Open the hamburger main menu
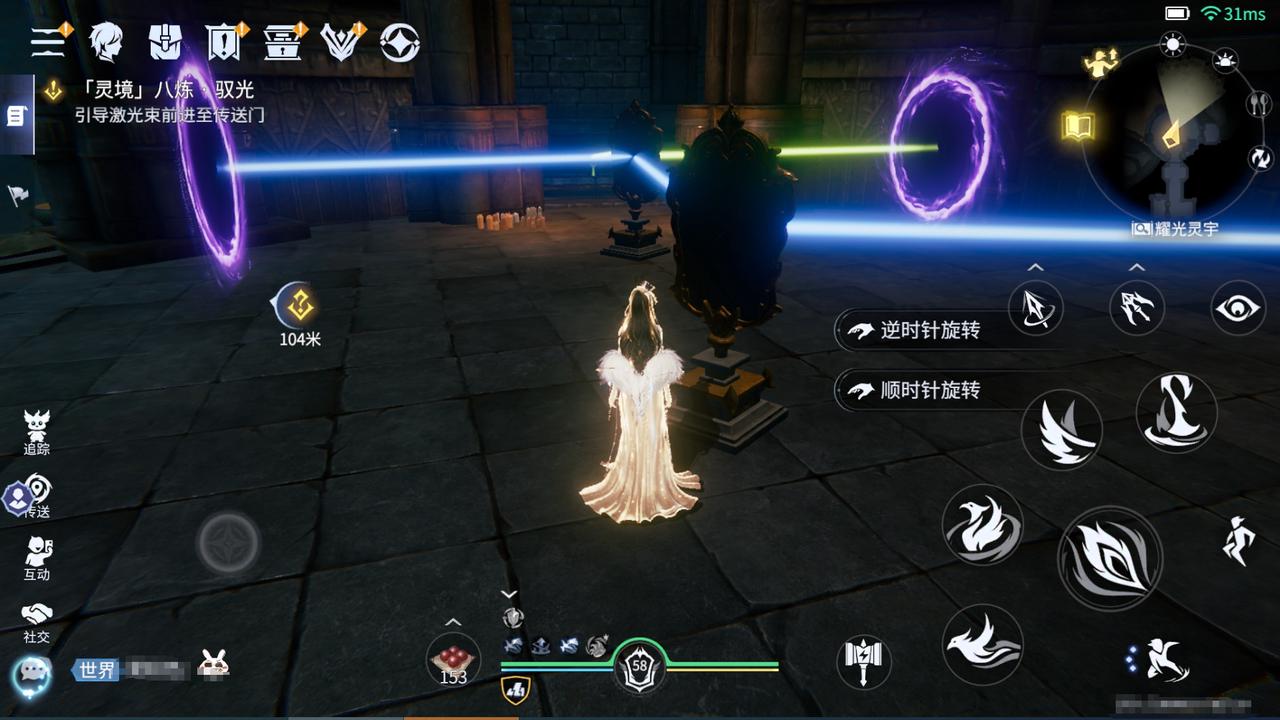Image resolution: width=1280 pixels, height=720 pixels. point(48,41)
